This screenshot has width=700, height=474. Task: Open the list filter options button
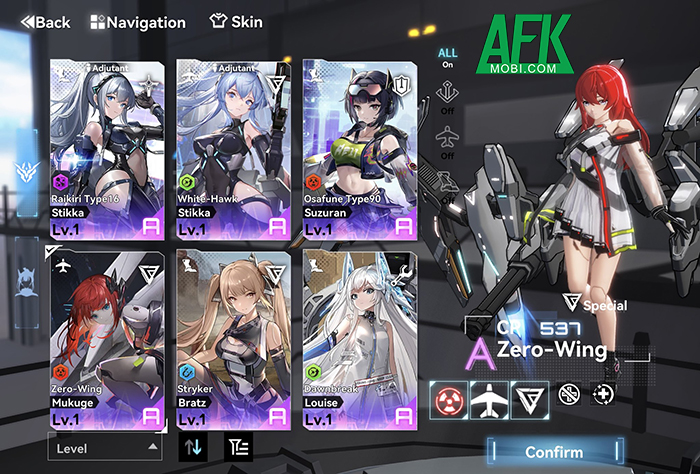(237, 447)
